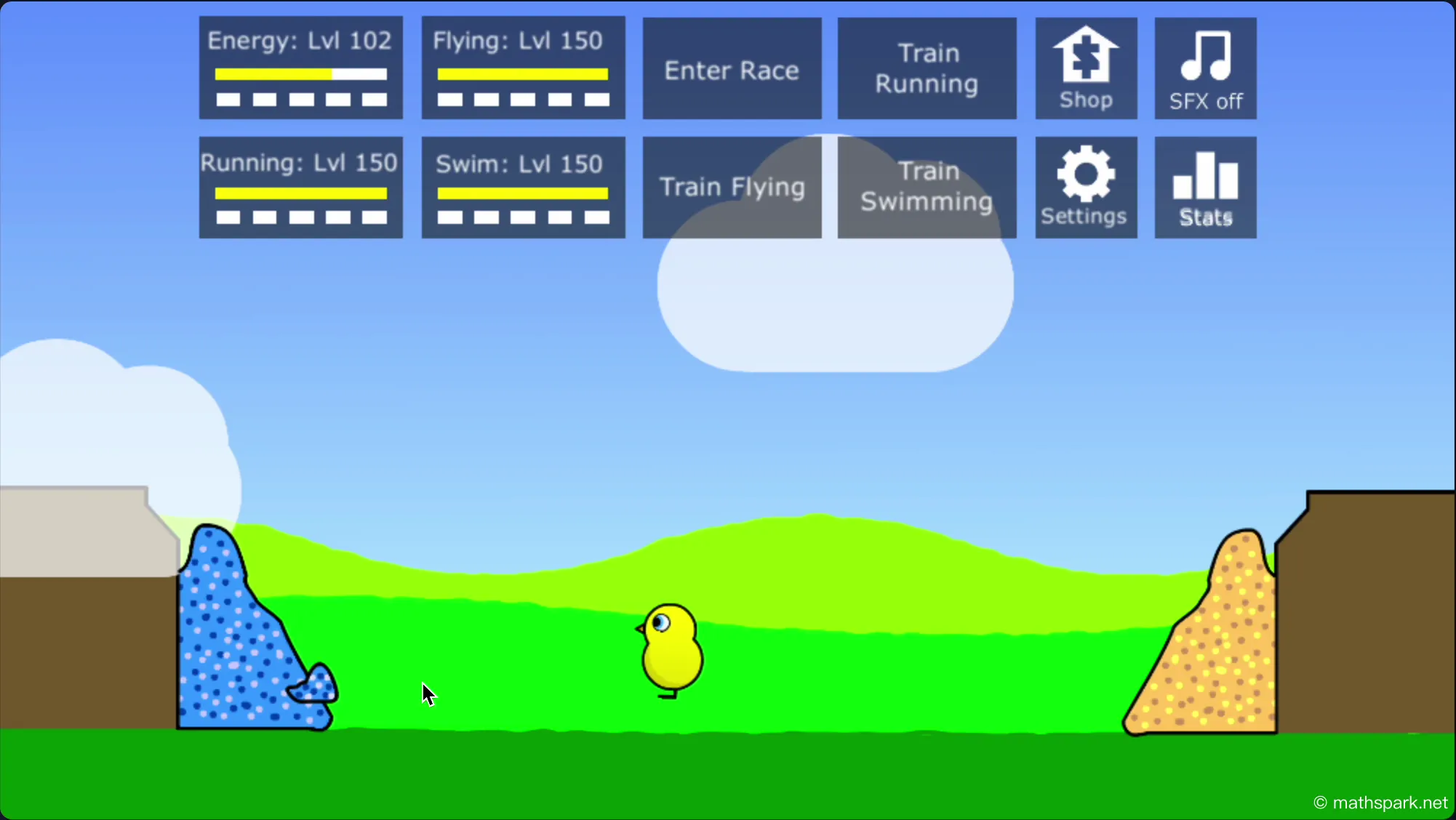Open the Train Swimming mode

926,187
